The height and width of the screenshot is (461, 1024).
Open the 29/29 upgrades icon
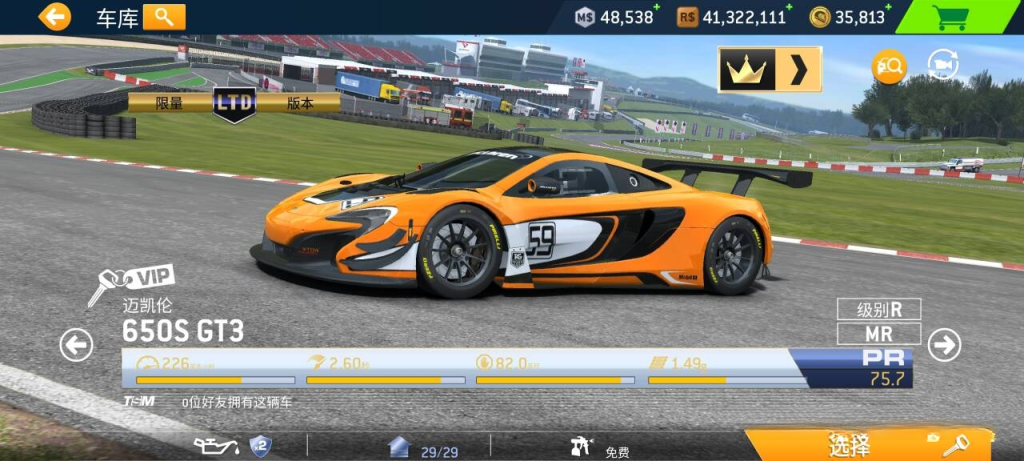[400, 447]
